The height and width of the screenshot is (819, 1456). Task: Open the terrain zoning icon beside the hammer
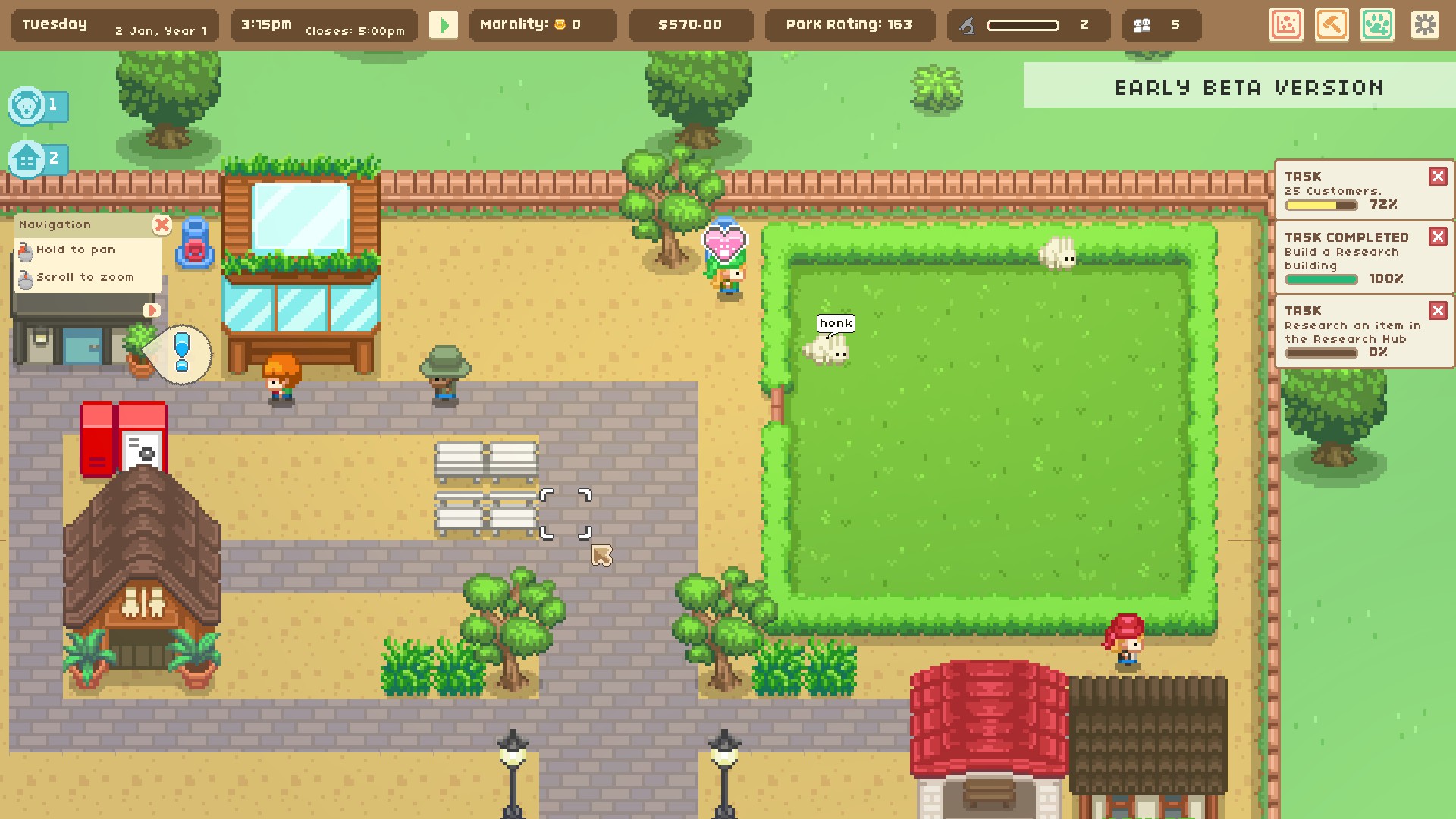[x=1286, y=25]
